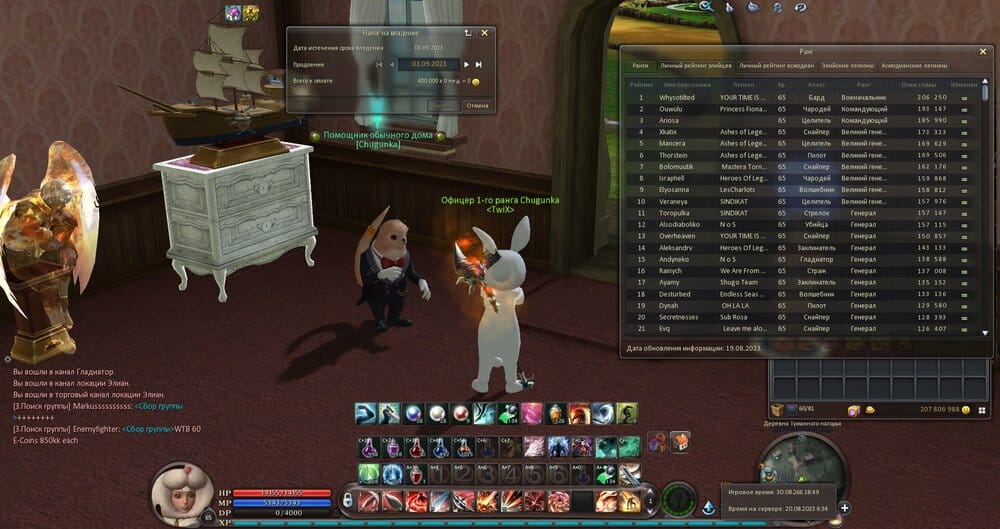The image size is (1000, 529).
Task: Open the house icon beside the hotbar
Action: click(680, 441)
